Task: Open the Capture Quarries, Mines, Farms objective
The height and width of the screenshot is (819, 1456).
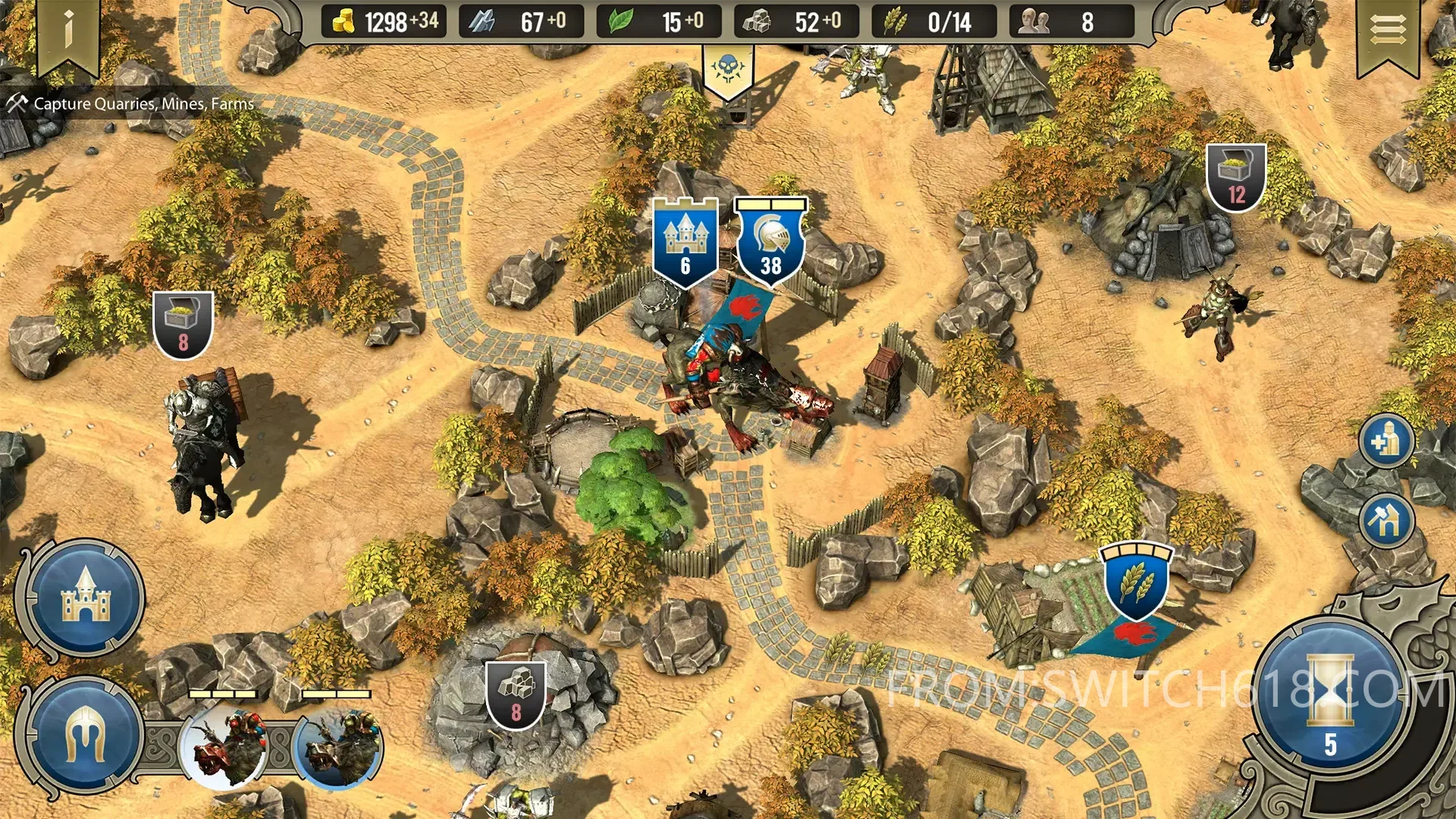Action: (133, 104)
